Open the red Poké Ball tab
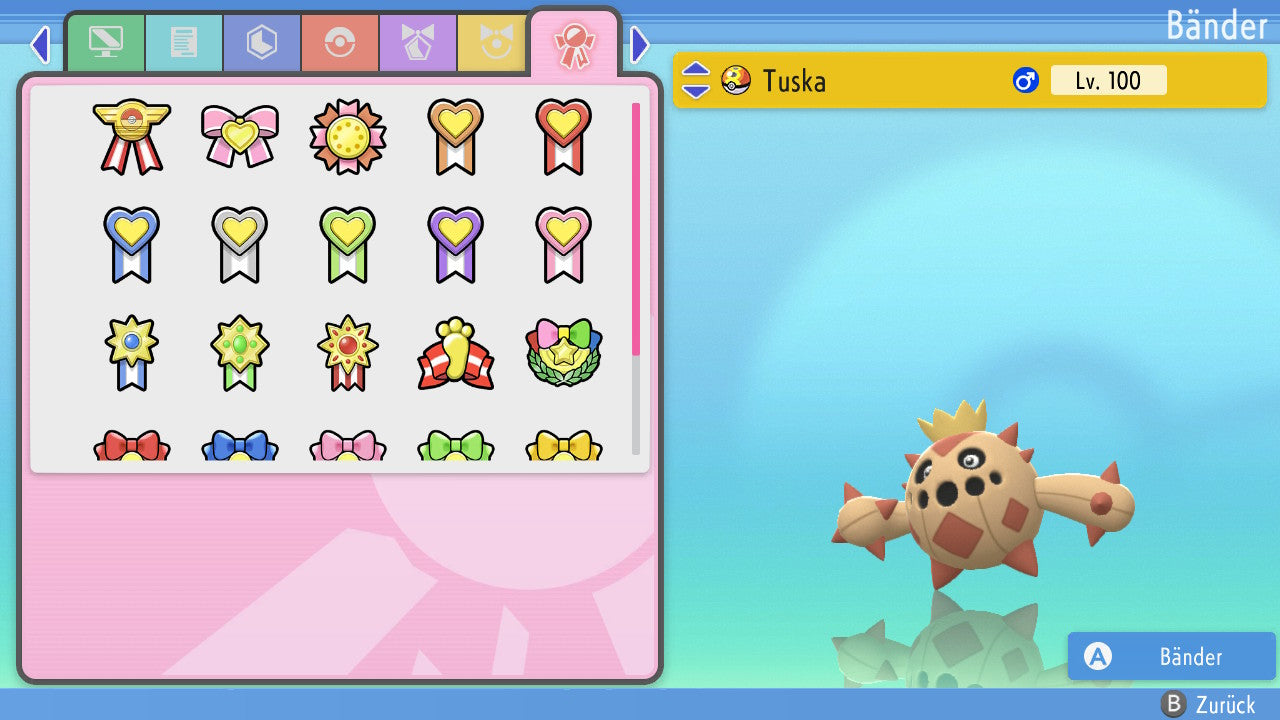Viewport: 1280px width, 720px height. coord(340,42)
